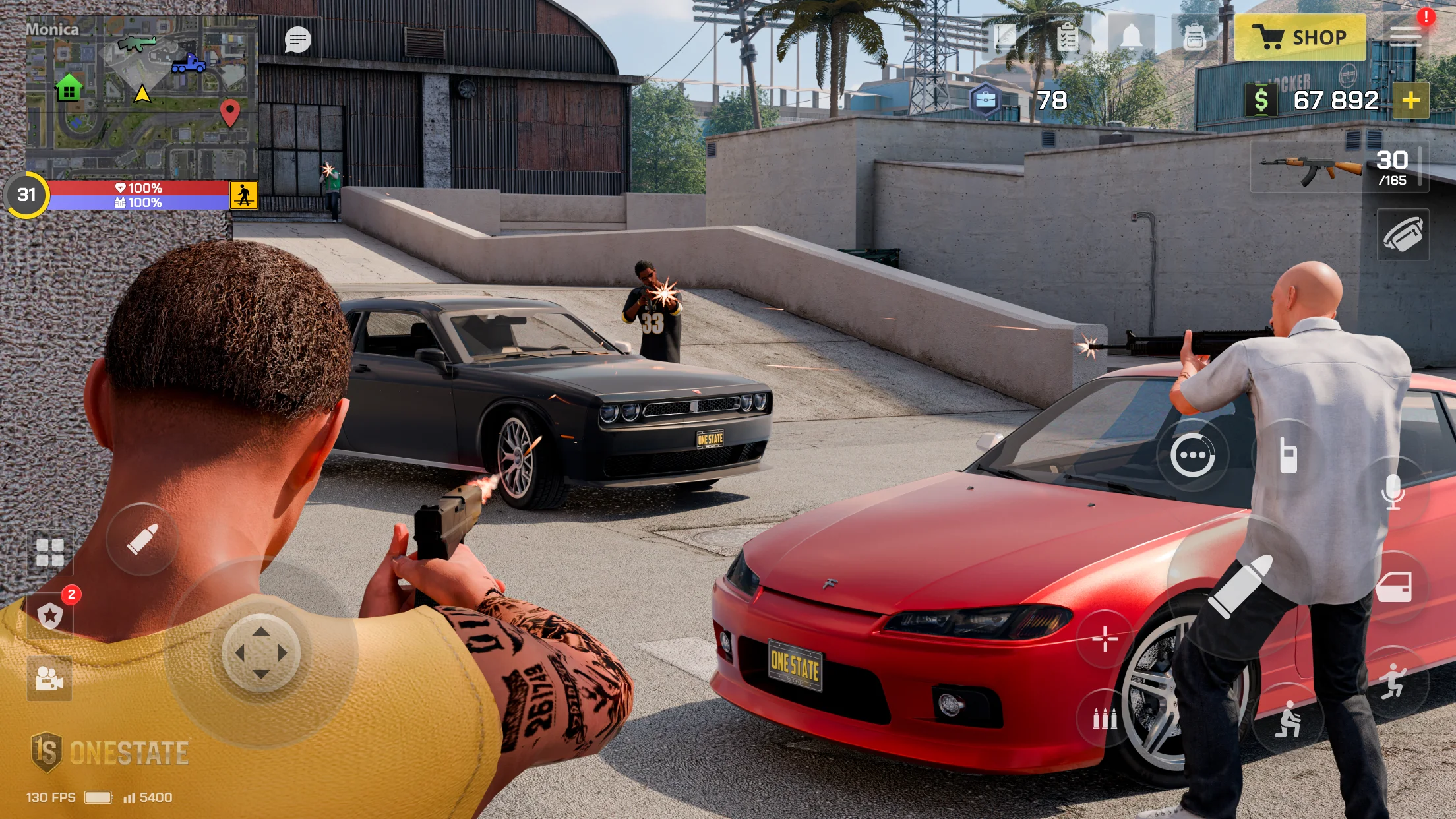Add money with the yellow plus button

tap(1410, 100)
